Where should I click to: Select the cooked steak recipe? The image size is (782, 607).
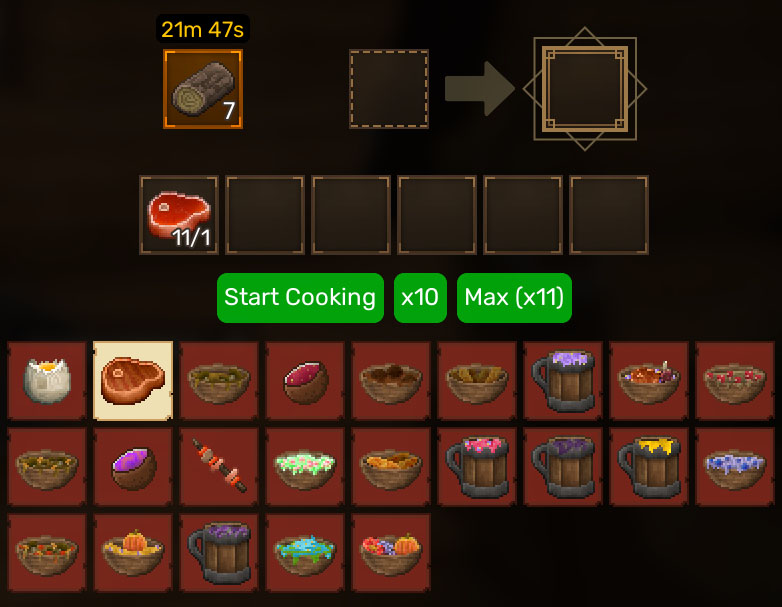coord(133,381)
